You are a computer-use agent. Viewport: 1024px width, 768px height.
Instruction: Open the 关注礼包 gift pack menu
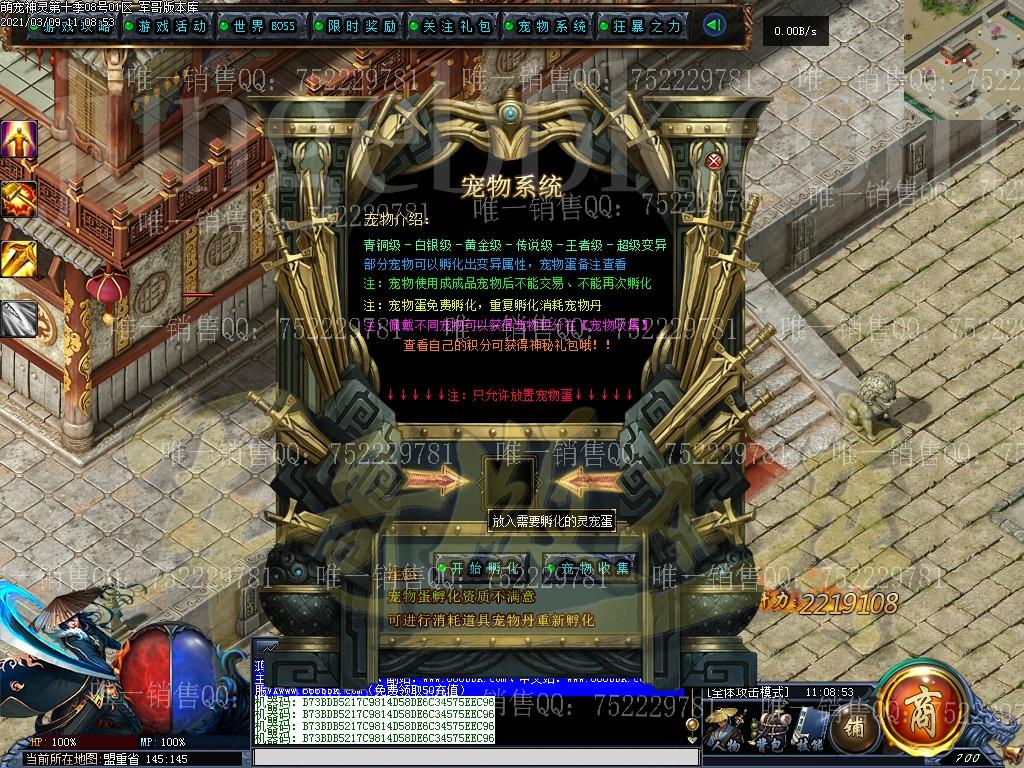click(x=450, y=26)
